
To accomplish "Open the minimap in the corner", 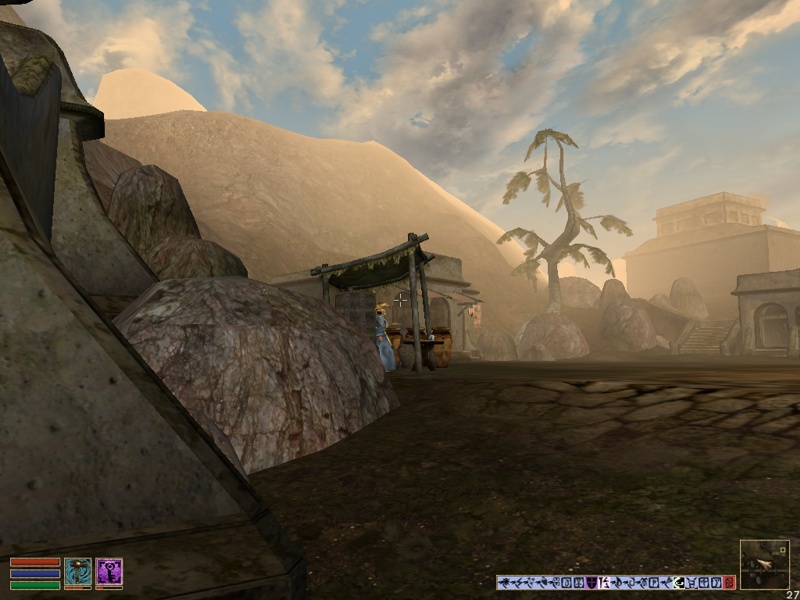I will tap(764, 564).
